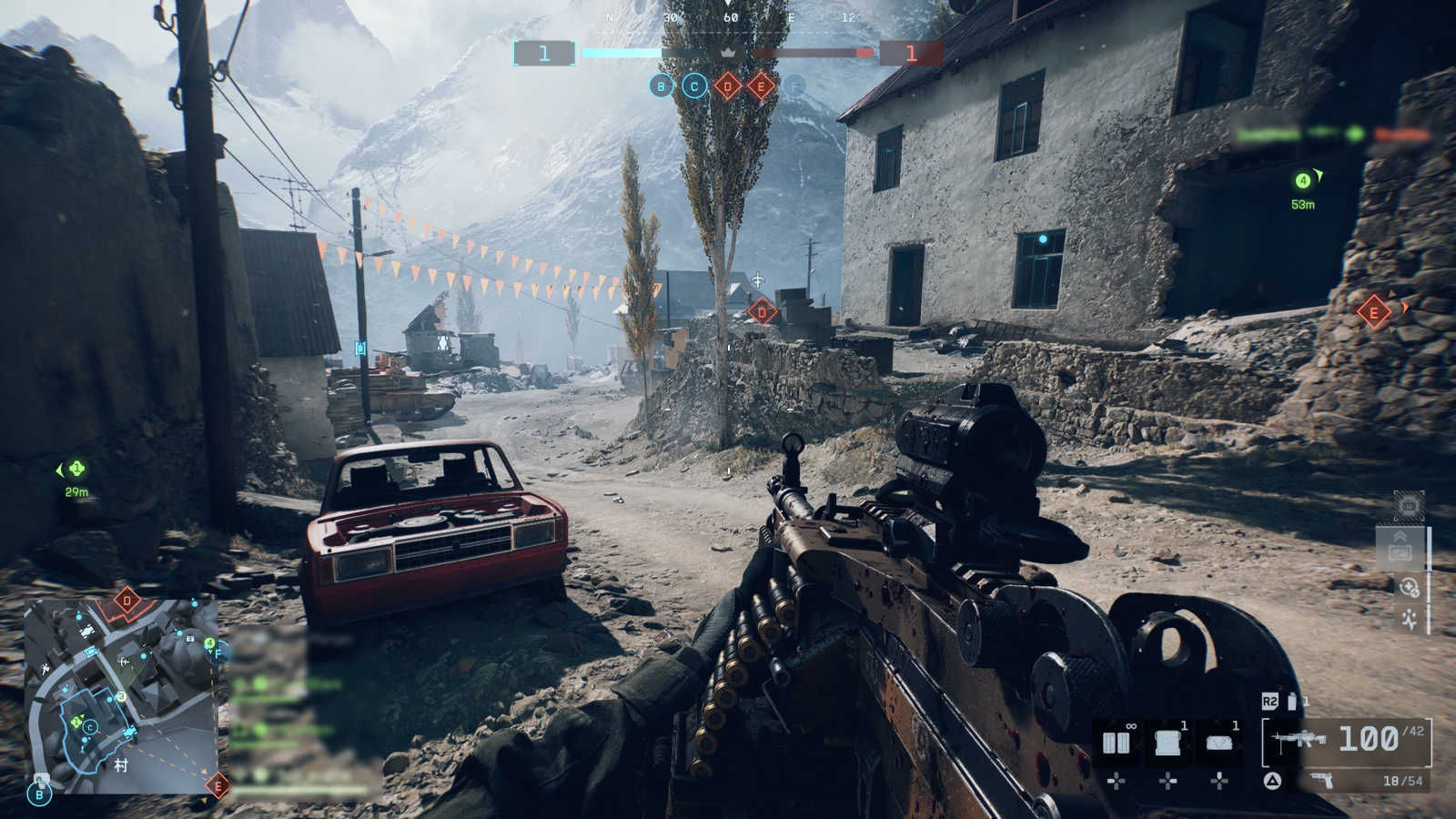Image resolution: width=1456 pixels, height=819 pixels.
Task: Select the infinite ammo magazines gadget slot
Action: coord(1117,743)
